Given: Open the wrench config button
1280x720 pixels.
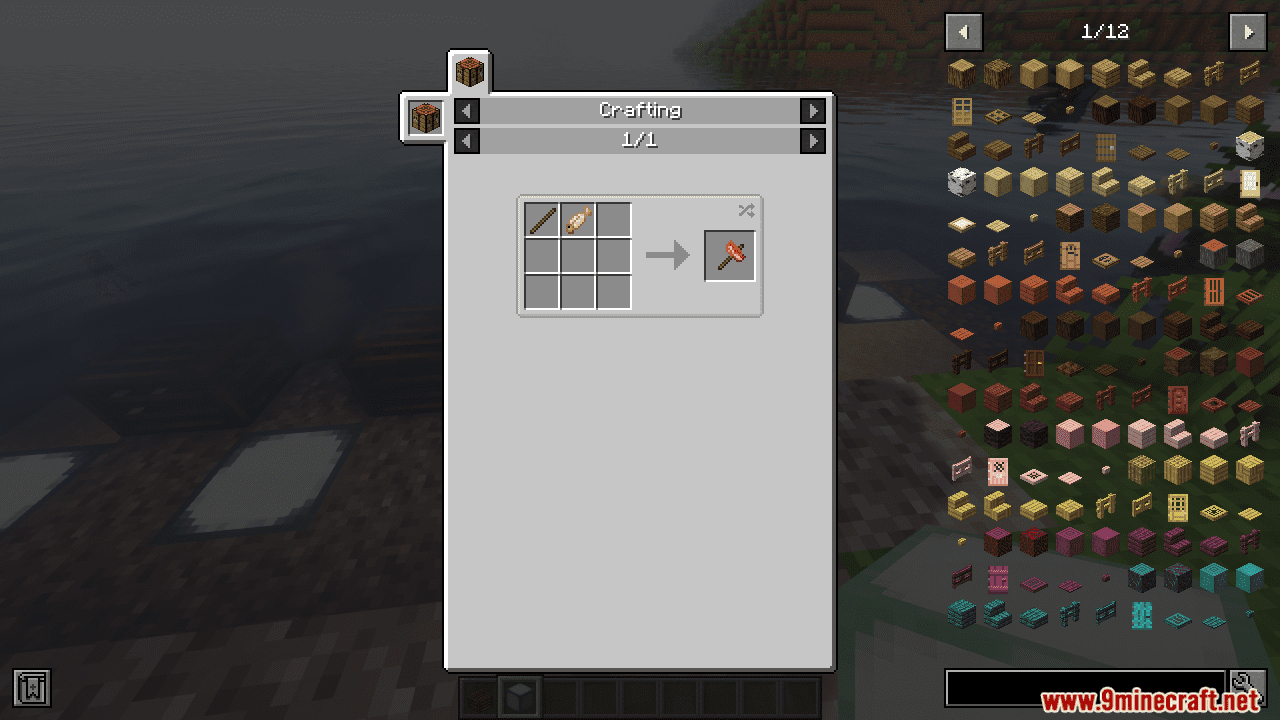Looking at the screenshot, I should pos(1248,687).
